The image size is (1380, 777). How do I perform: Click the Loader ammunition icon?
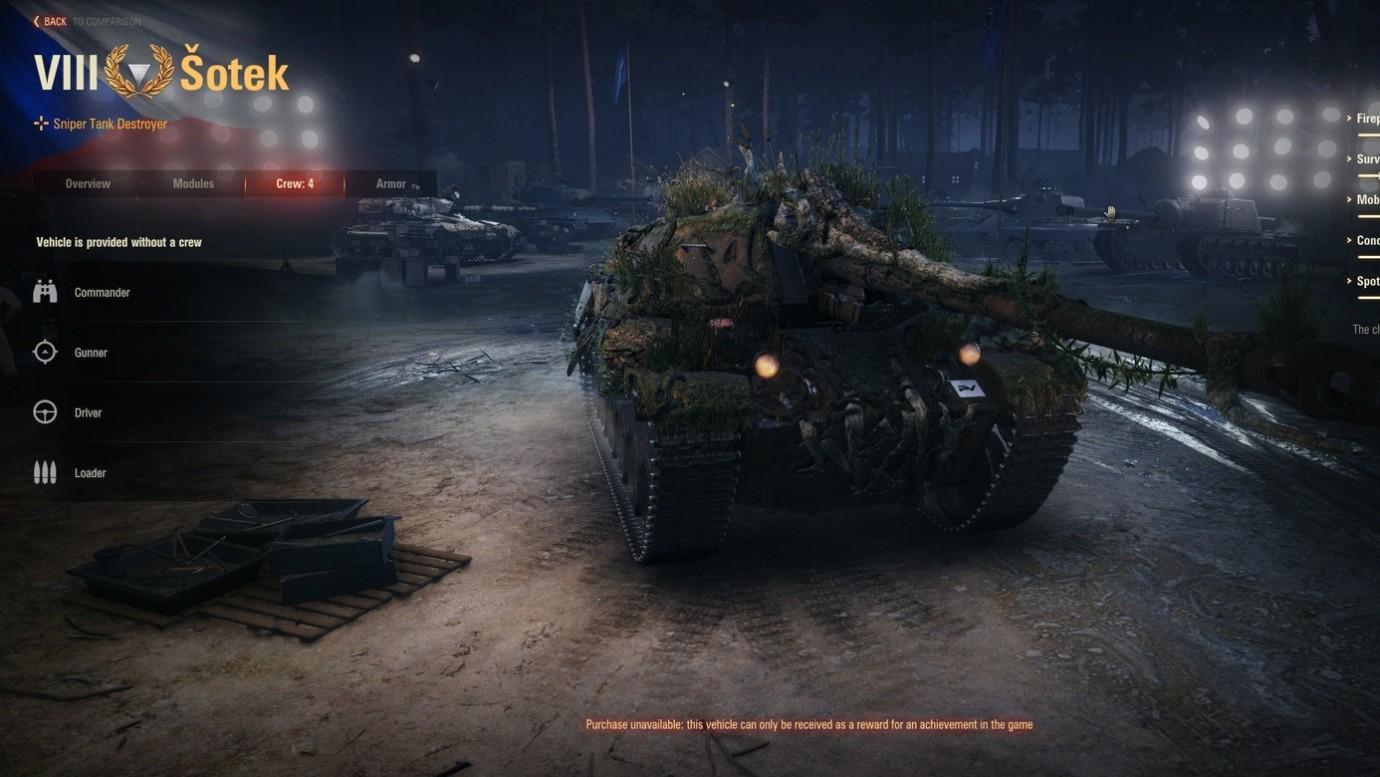pos(44,471)
